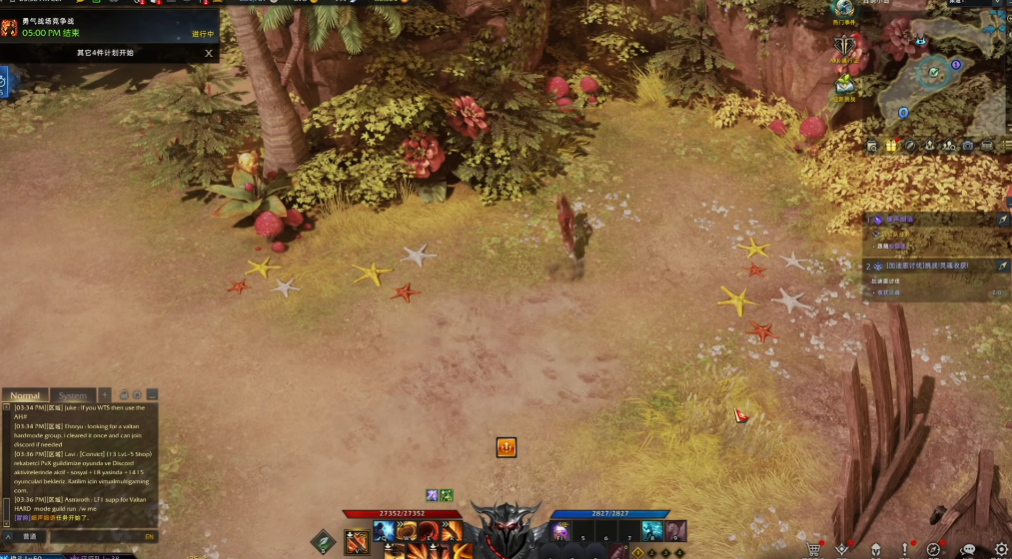The image size is (1012, 559).
Task: Open the globe hot events icon
Action: tap(843, 9)
